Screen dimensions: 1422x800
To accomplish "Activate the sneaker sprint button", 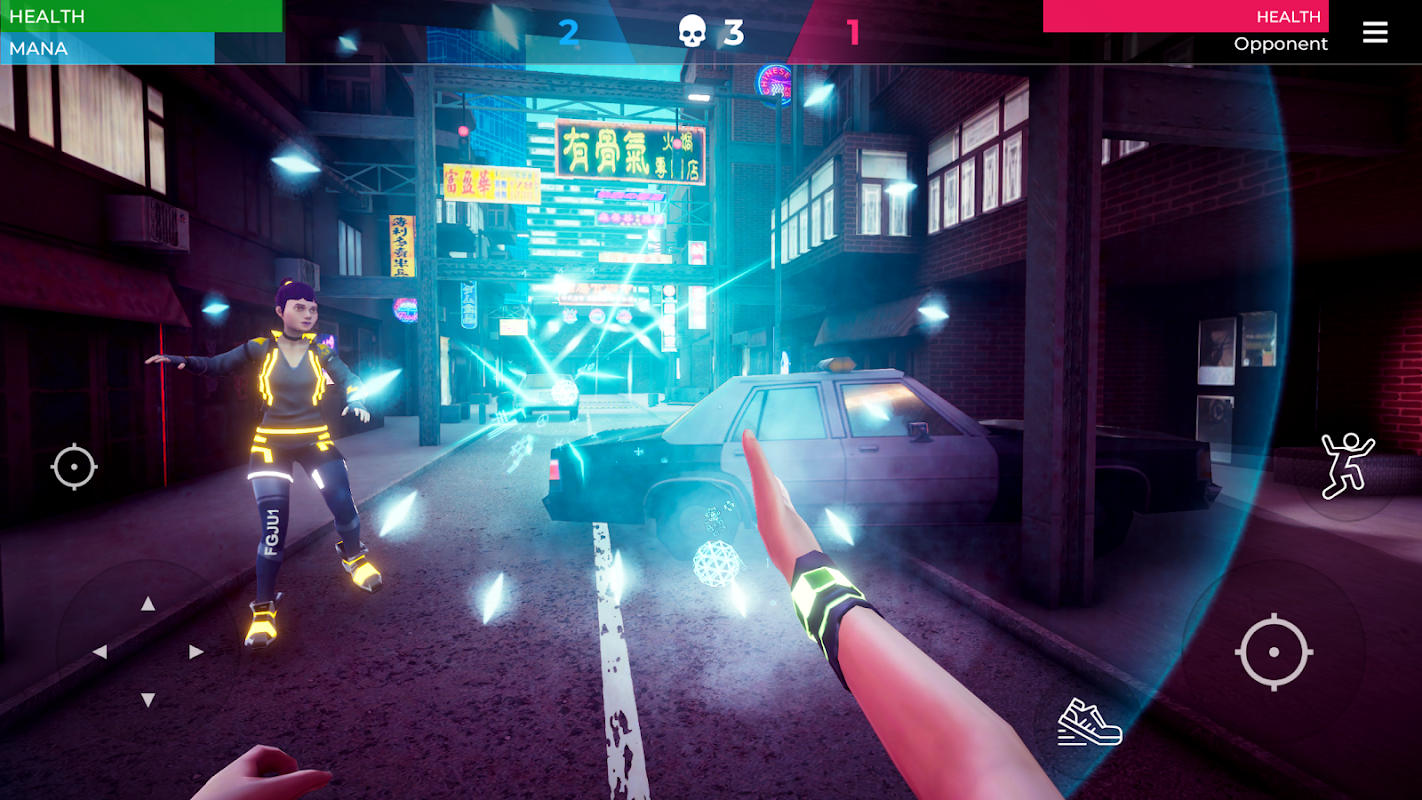I will (x=1089, y=722).
